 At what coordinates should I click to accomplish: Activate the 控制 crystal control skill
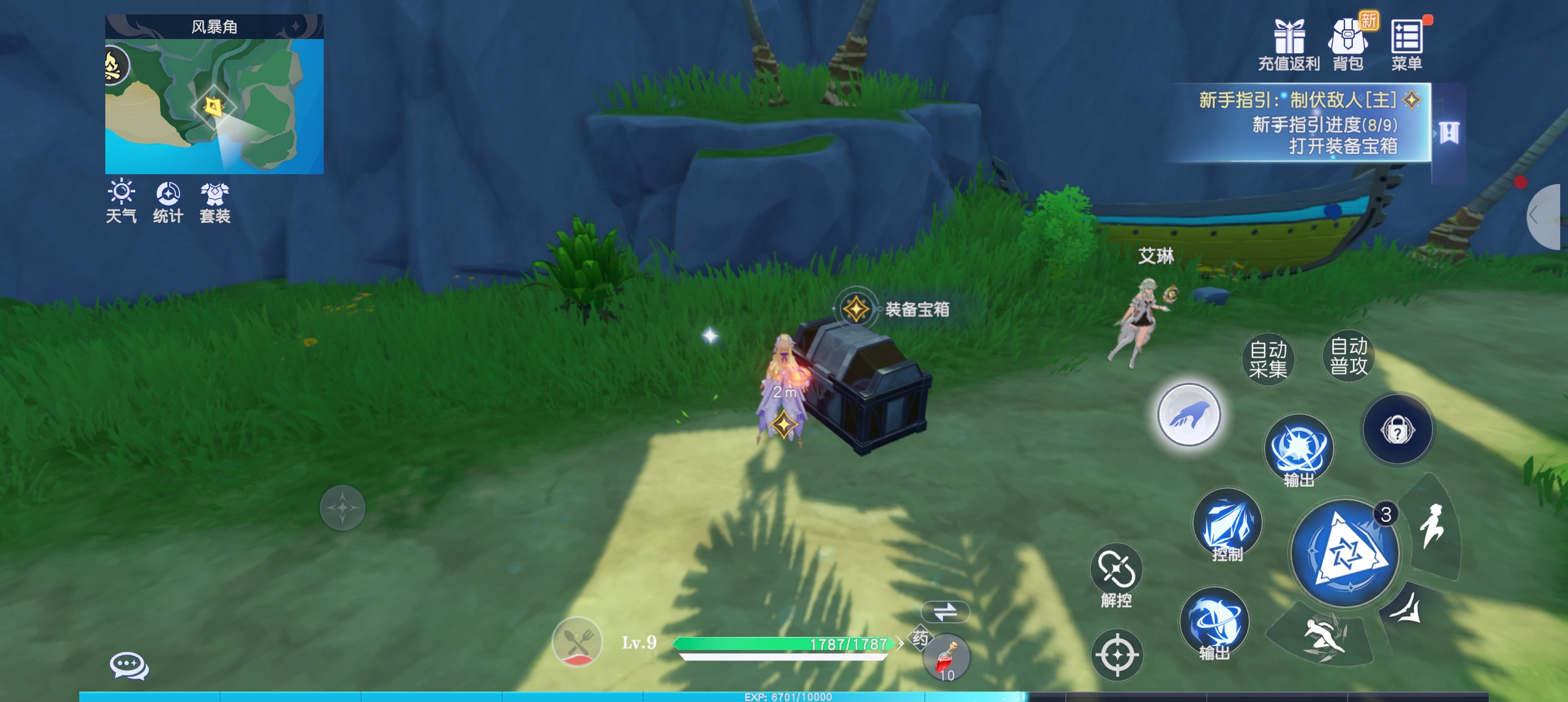1227,525
